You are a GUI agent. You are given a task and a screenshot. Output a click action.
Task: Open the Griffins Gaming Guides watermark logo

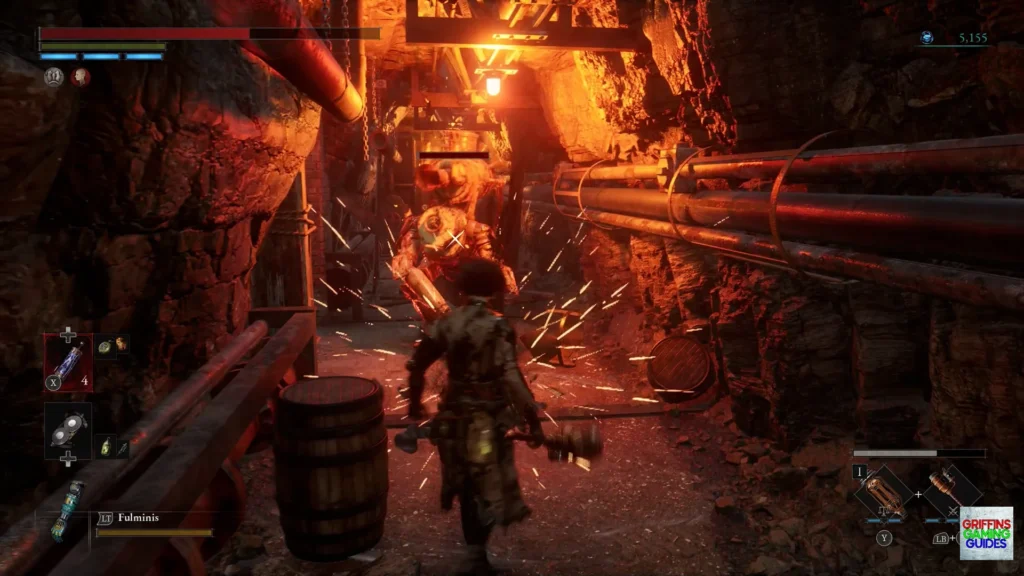[x=985, y=532]
